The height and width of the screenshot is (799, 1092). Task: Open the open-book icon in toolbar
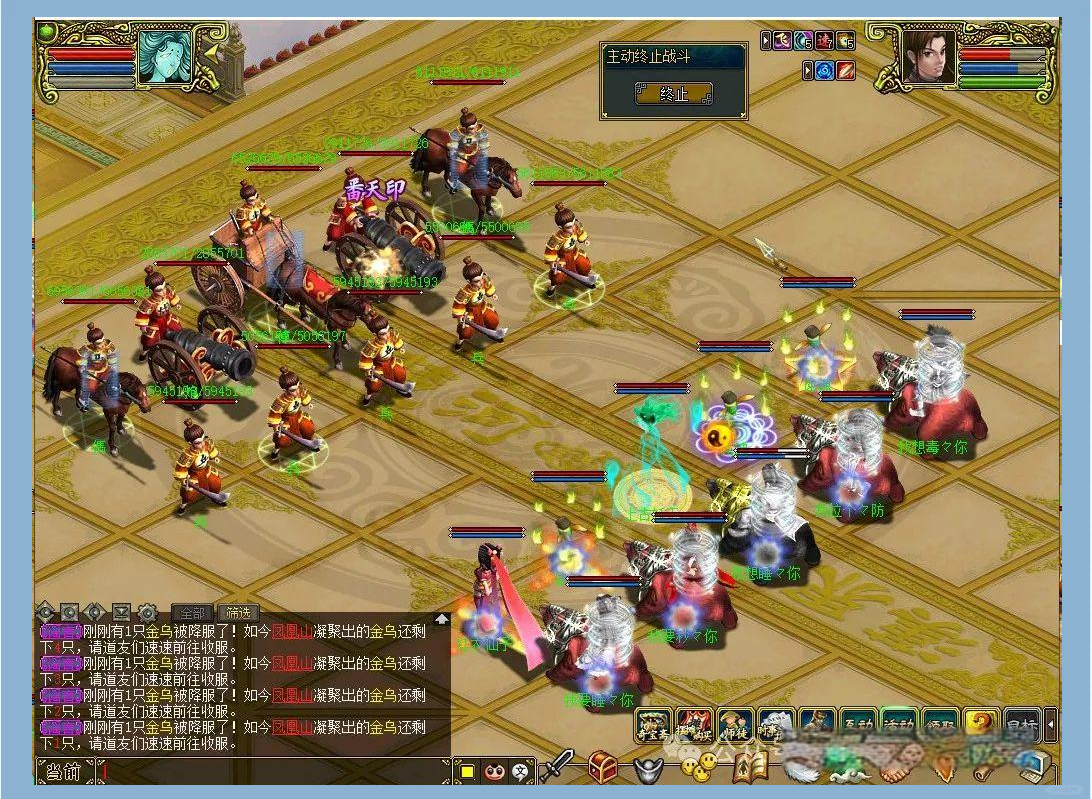tap(747, 767)
